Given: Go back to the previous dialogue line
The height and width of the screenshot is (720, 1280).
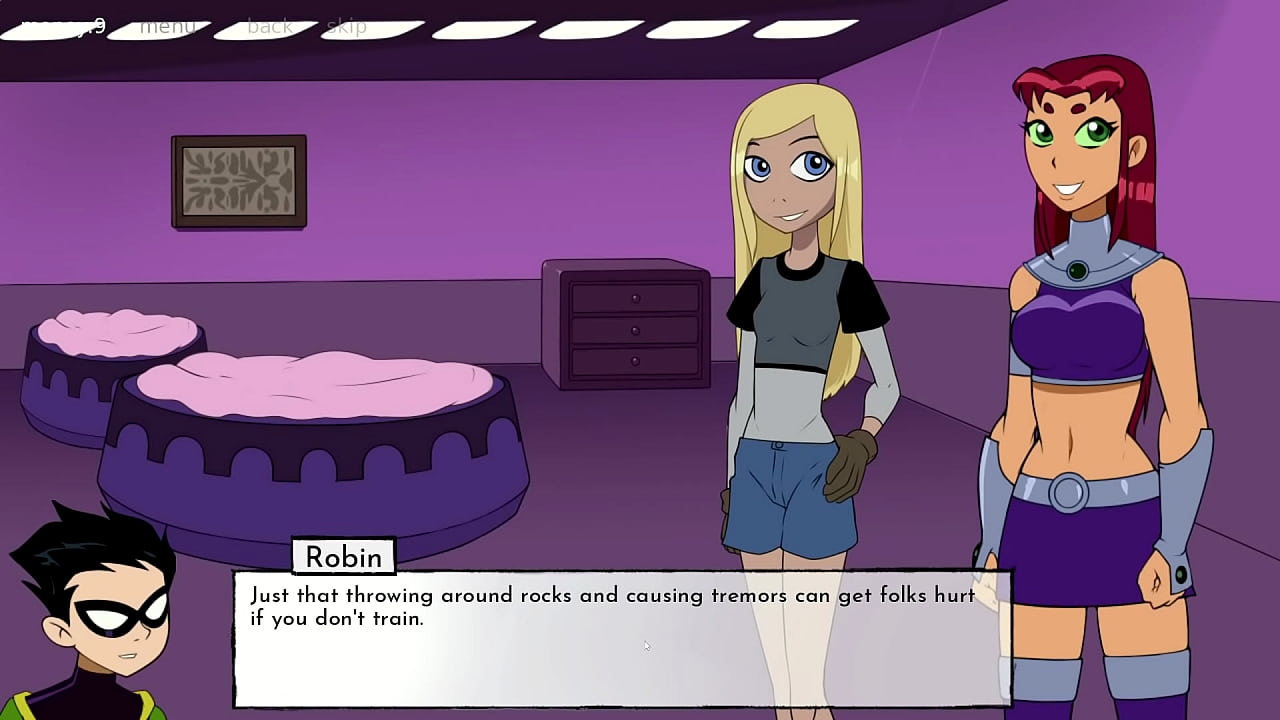Looking at the screenshot, I should (268, 26).
